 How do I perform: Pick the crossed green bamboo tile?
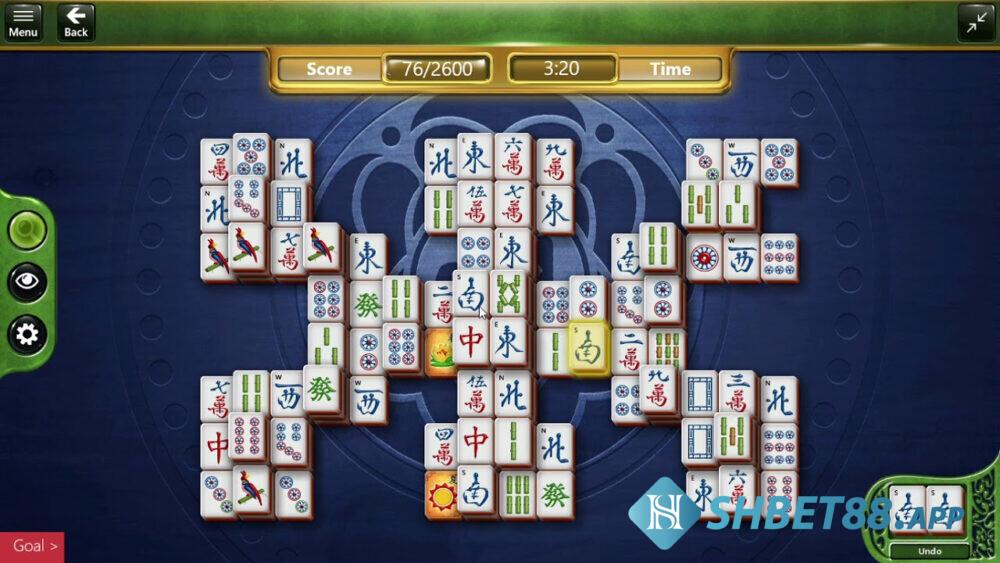[508, 294]
